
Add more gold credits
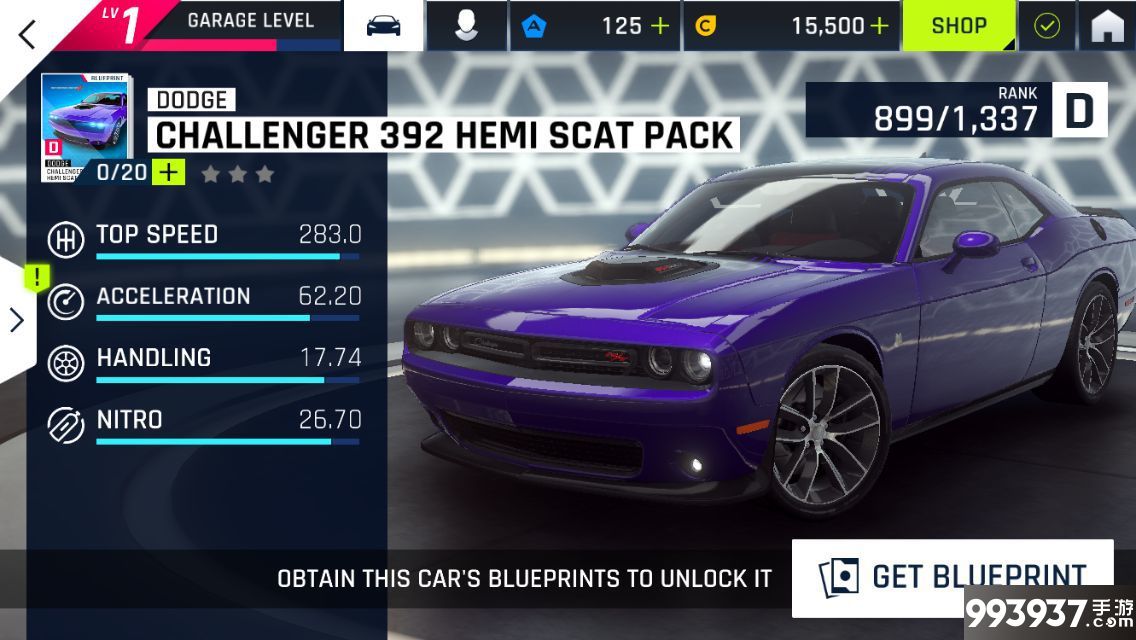(878, 26)
